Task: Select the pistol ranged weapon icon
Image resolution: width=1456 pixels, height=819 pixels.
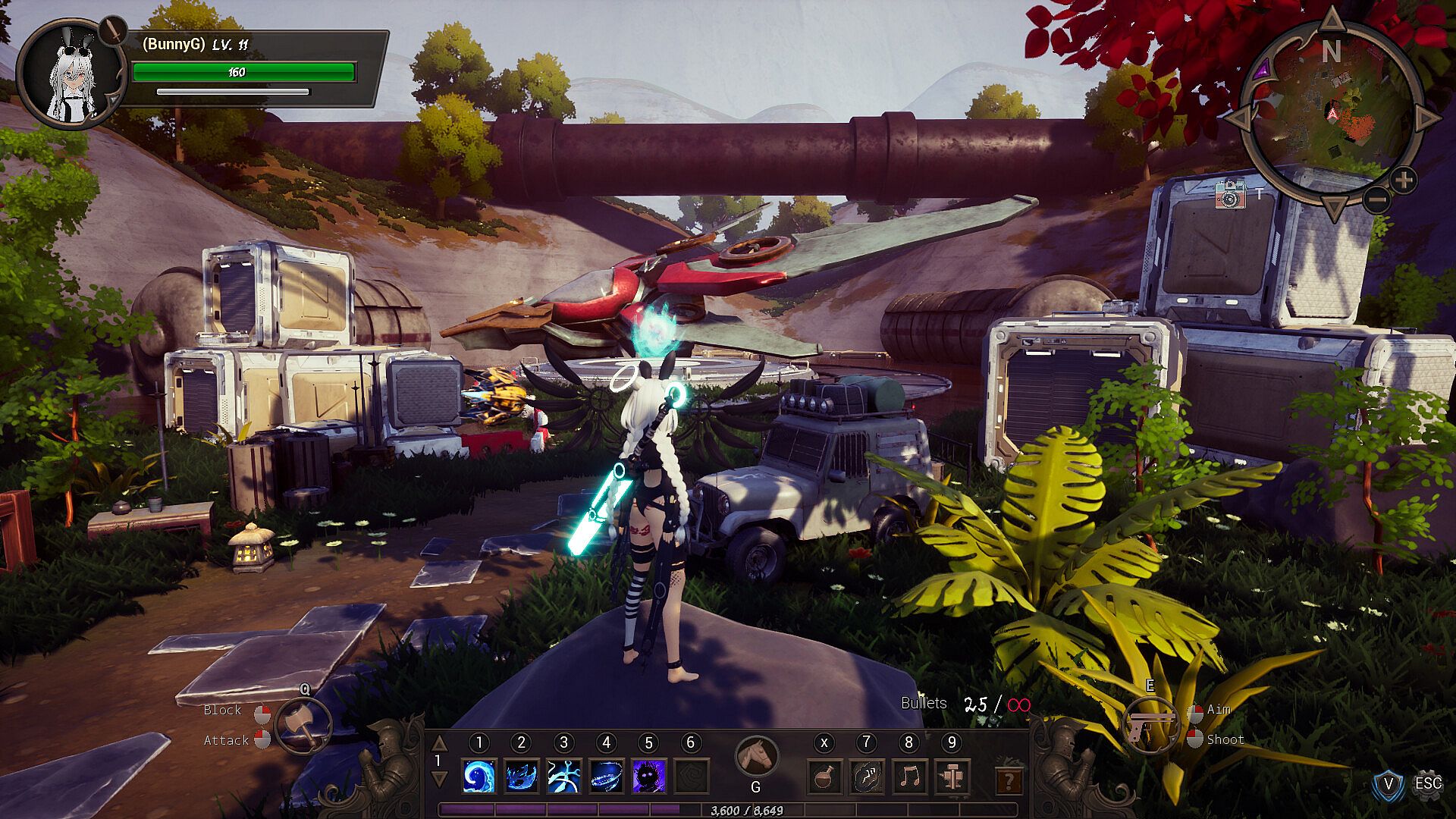Action: (x=1150, y=726)
